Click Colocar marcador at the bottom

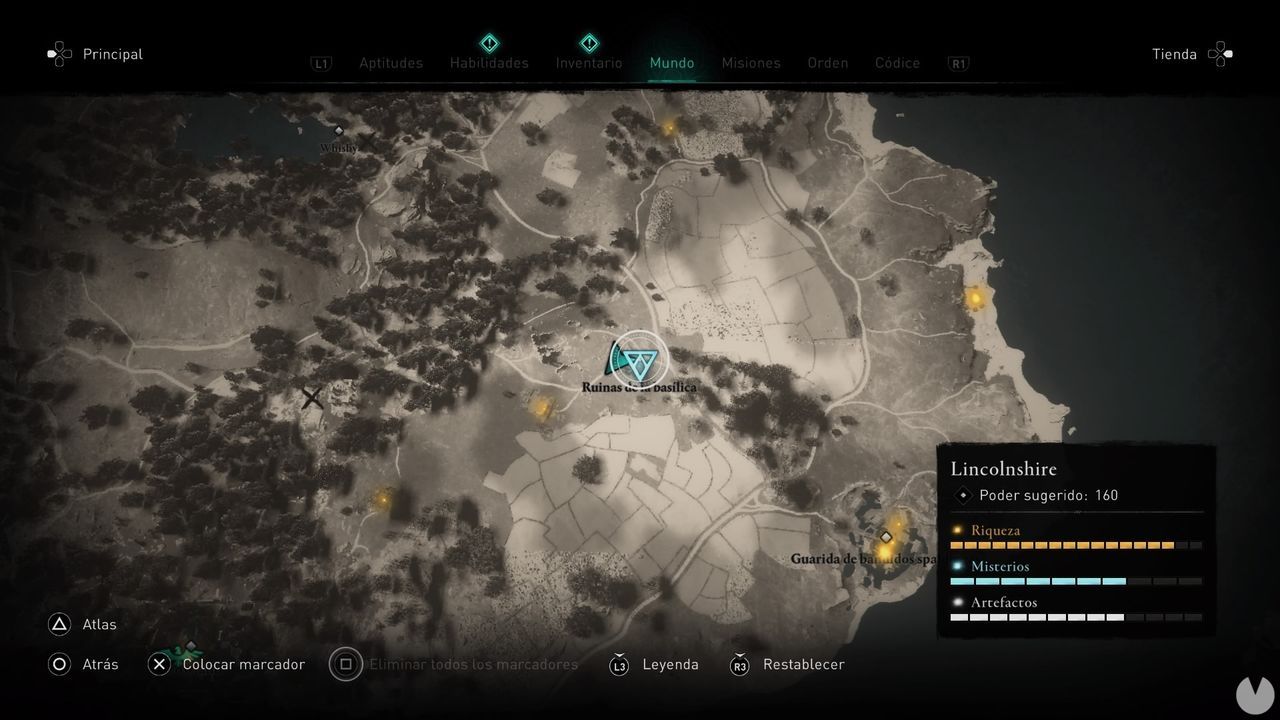pos(244,664)
